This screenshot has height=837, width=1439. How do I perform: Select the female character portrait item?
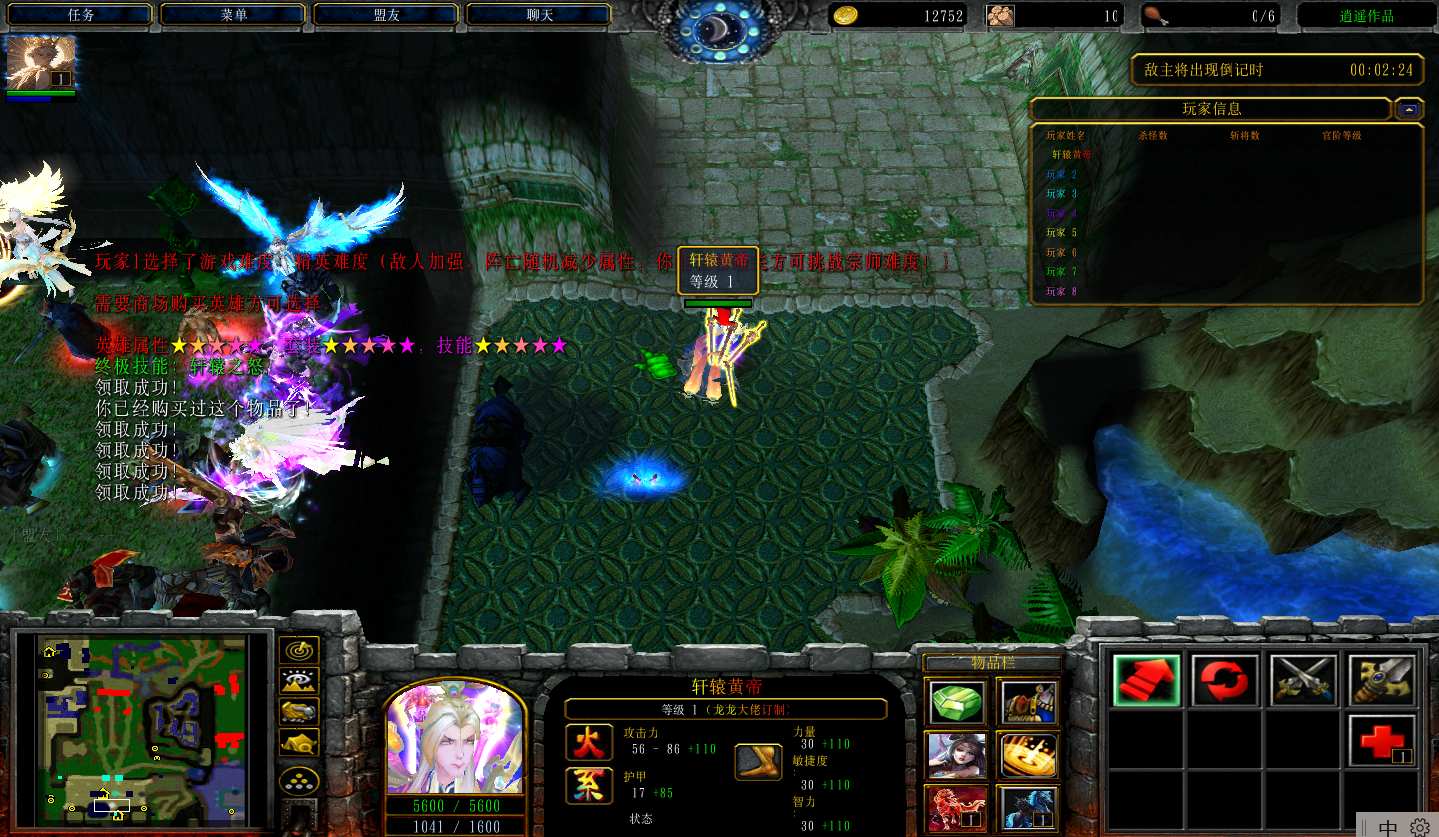coord(956,755)
